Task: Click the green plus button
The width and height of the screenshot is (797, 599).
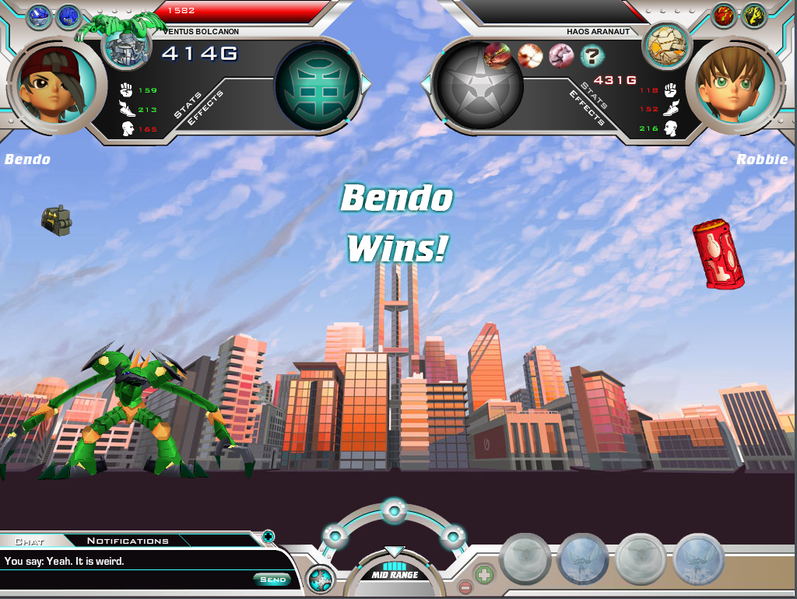Action: 484,575
